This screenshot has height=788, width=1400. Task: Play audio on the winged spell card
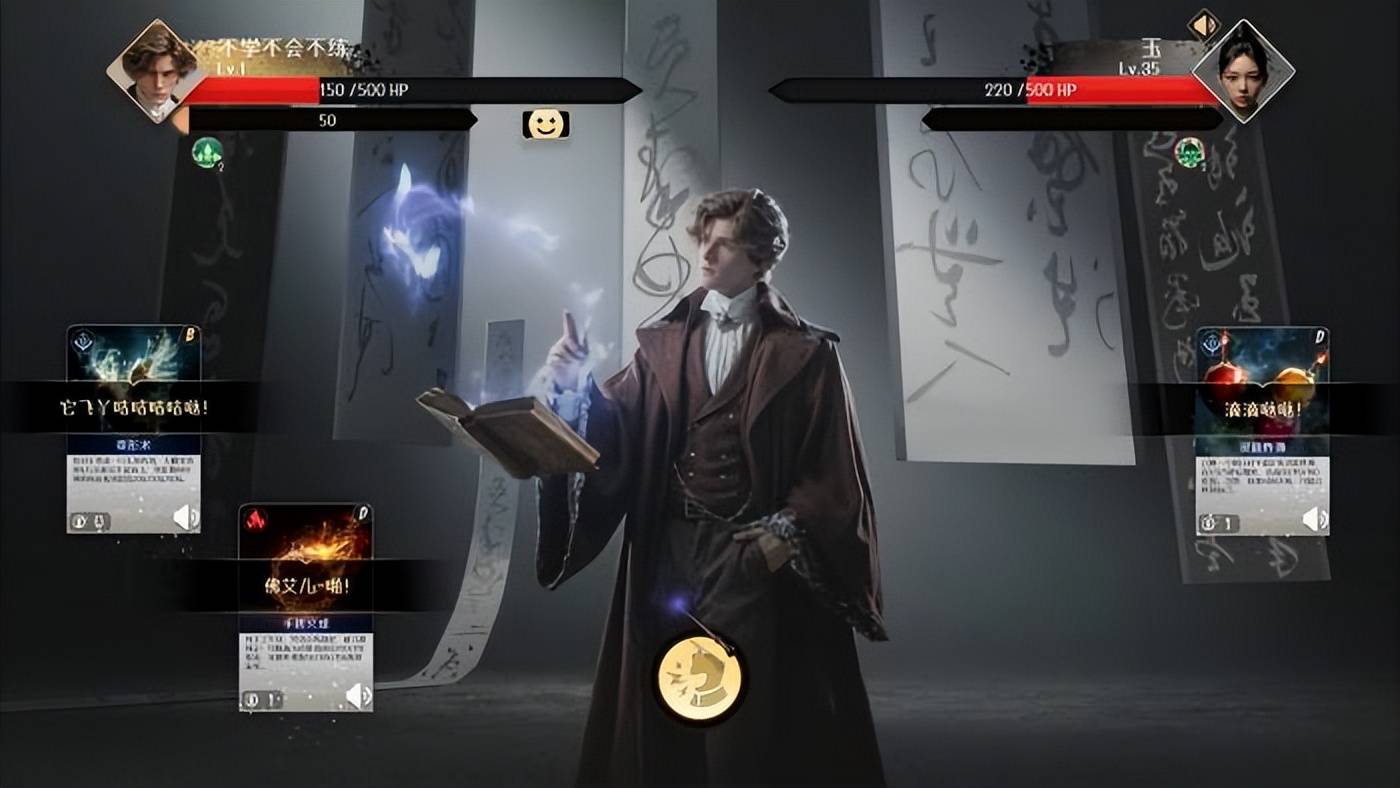pyautogui.click(x=186, y=518)
